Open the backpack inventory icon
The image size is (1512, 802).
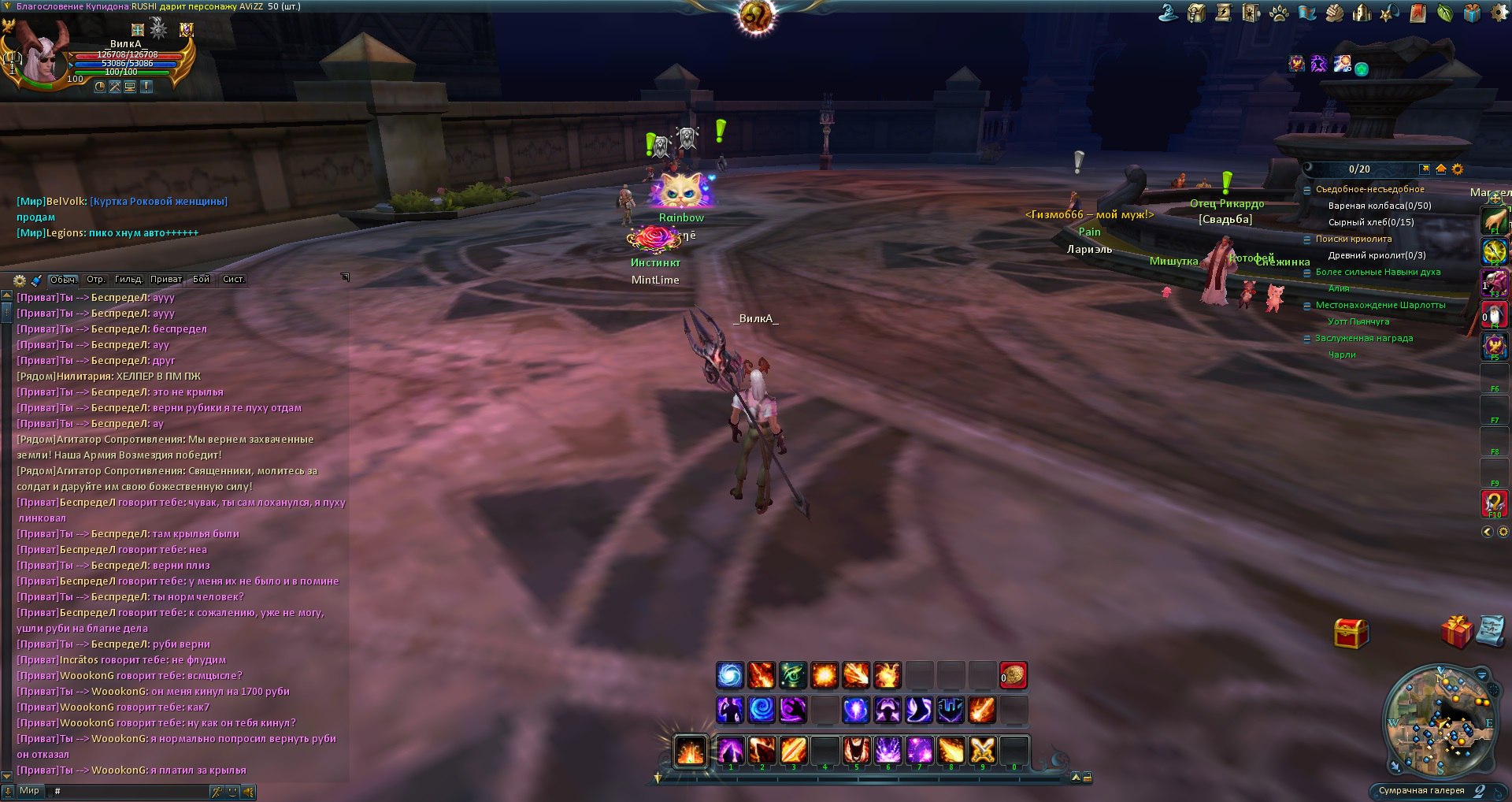(1196, 13)
